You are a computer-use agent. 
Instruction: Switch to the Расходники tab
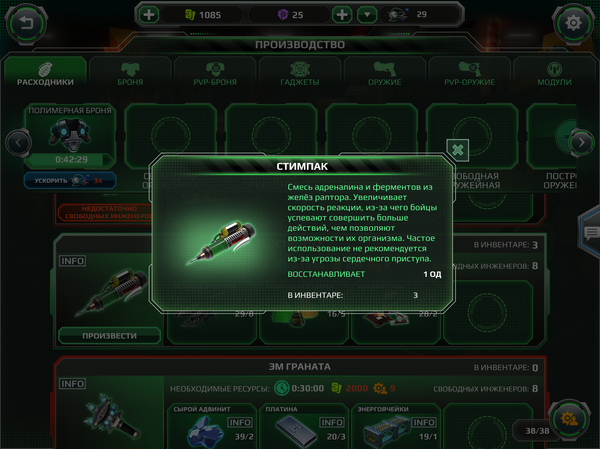46,73
